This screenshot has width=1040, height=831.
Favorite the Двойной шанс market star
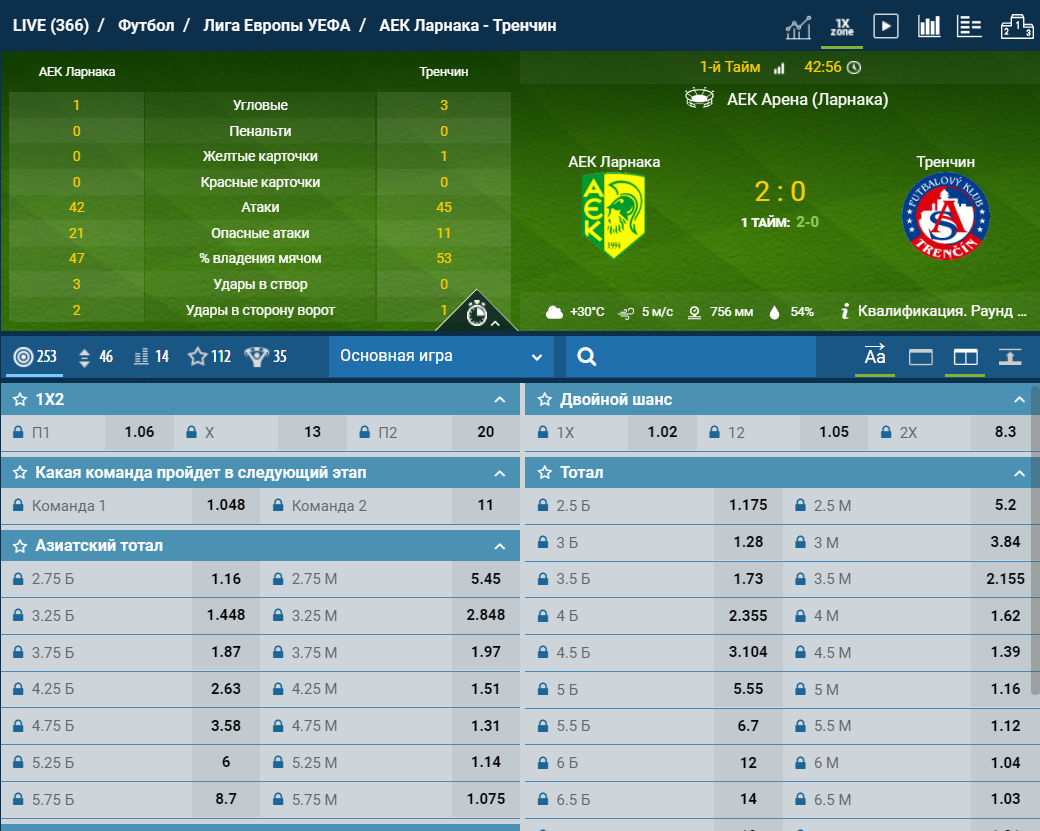(545, 400)
